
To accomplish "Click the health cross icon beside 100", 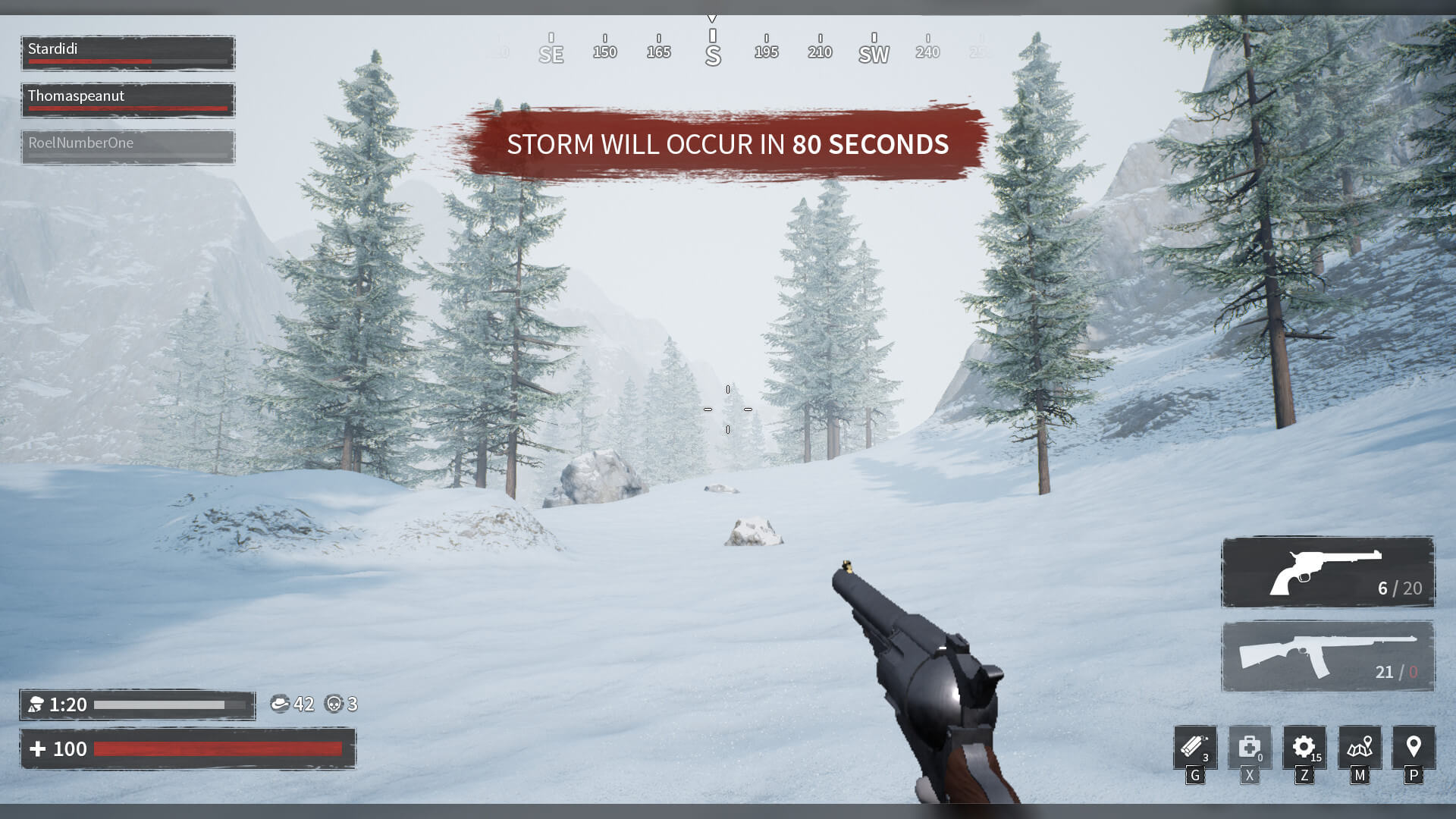I will (x=38, y=748).
